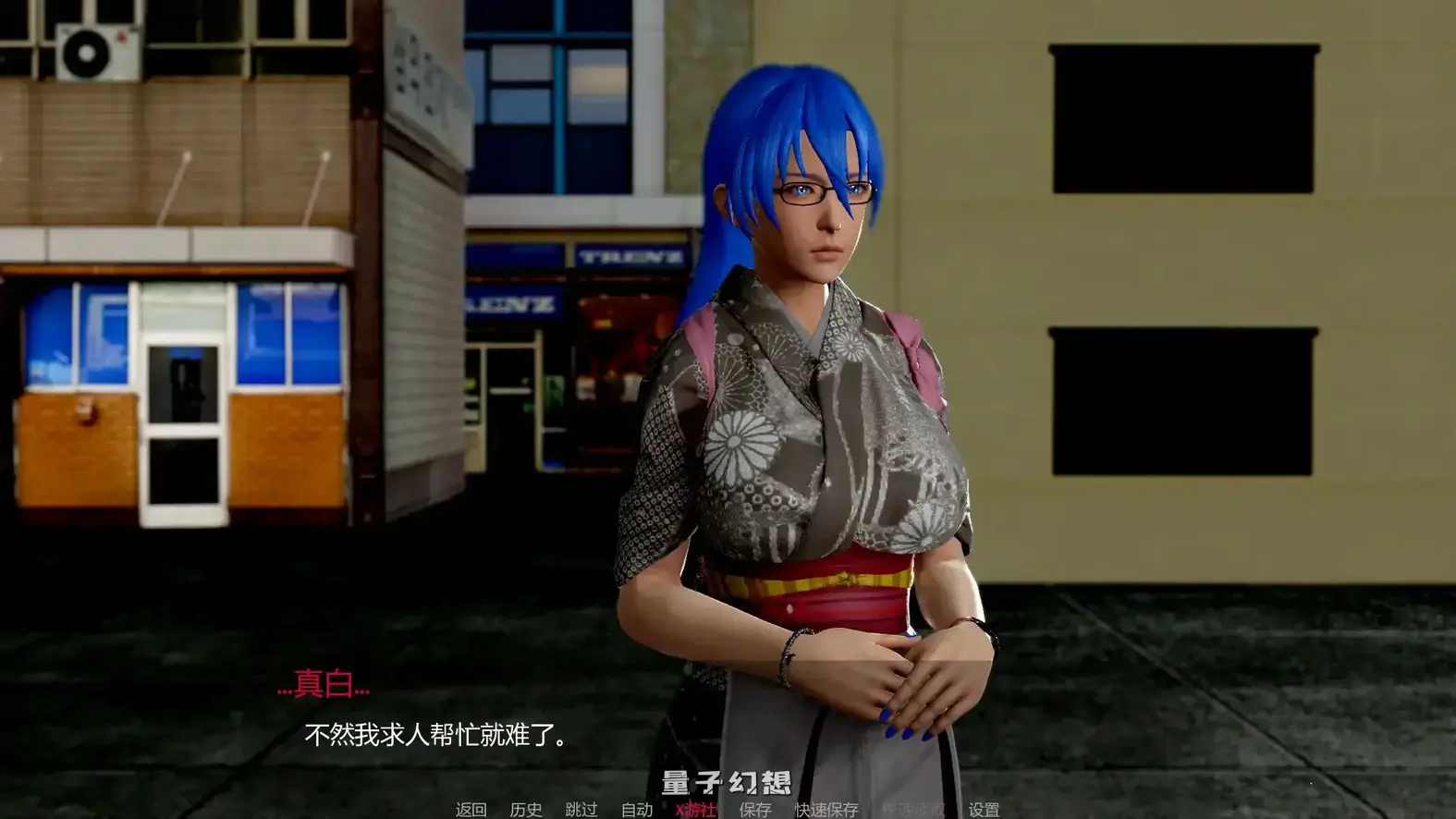Open the 保存 save screen
Screen dimensions: 1456x819
(753, 808)
